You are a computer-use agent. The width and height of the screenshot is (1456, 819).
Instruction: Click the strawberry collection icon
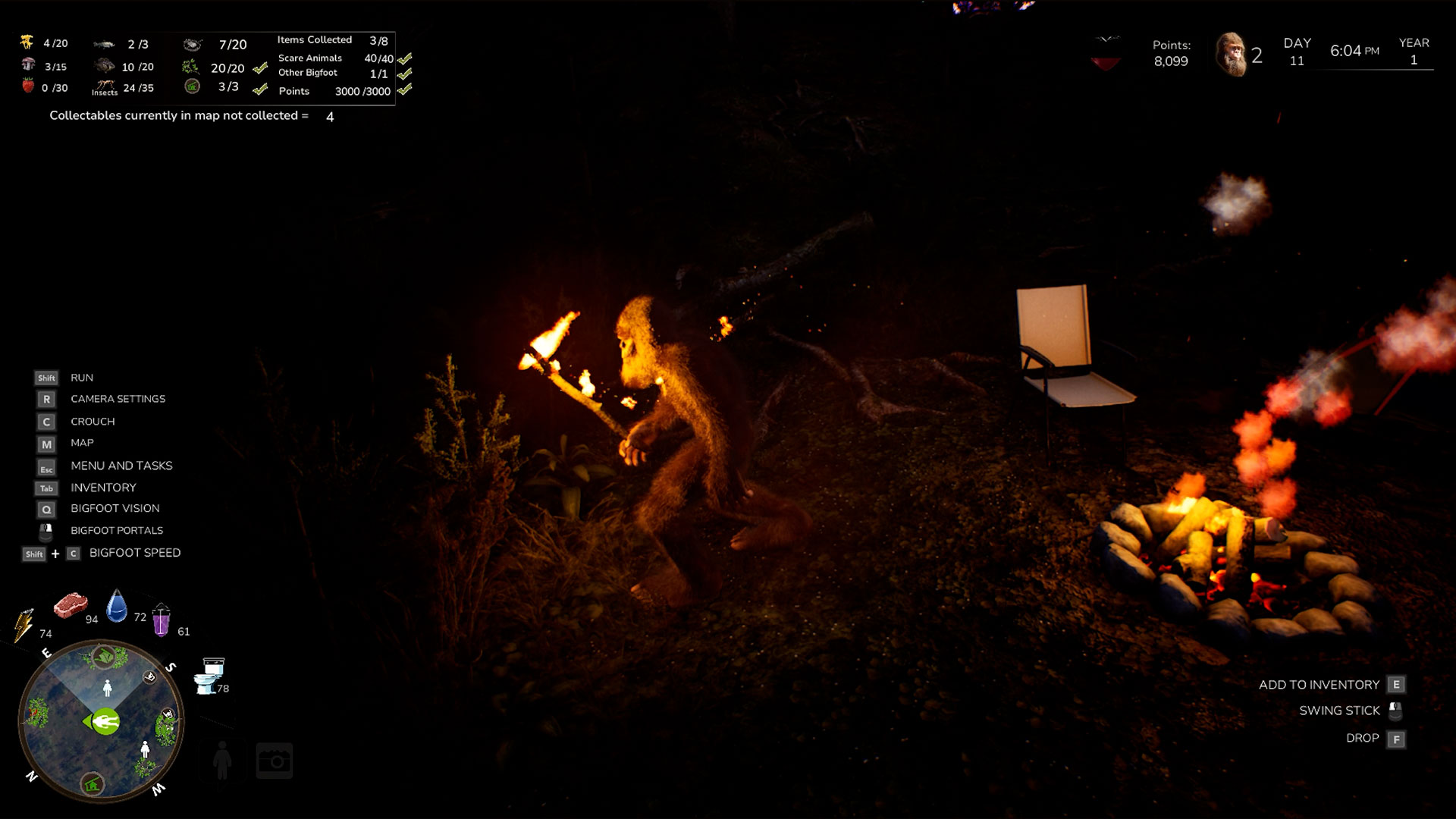point(28,85)
